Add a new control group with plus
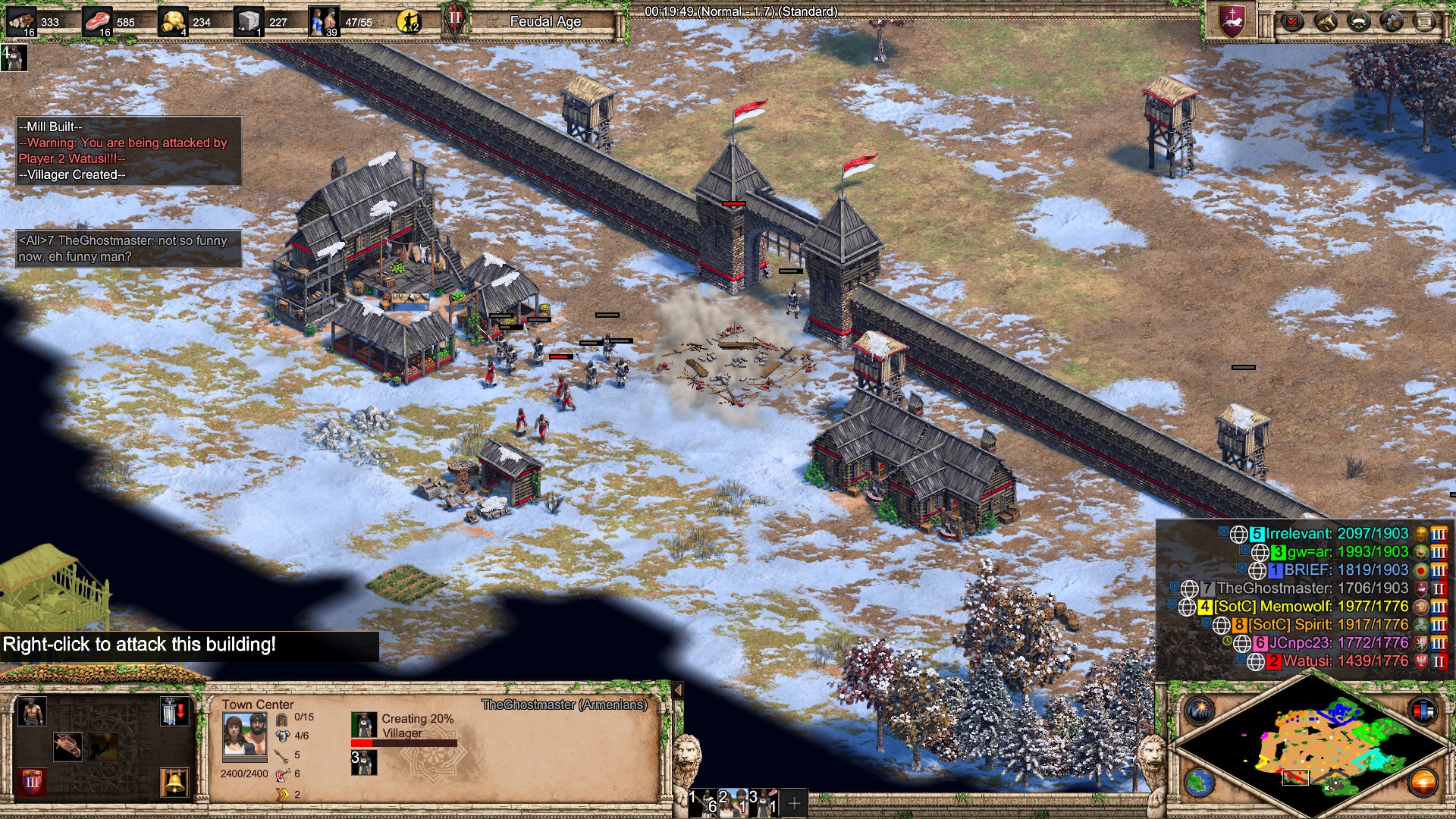1456x819 pixels. (x=794, y=802)
